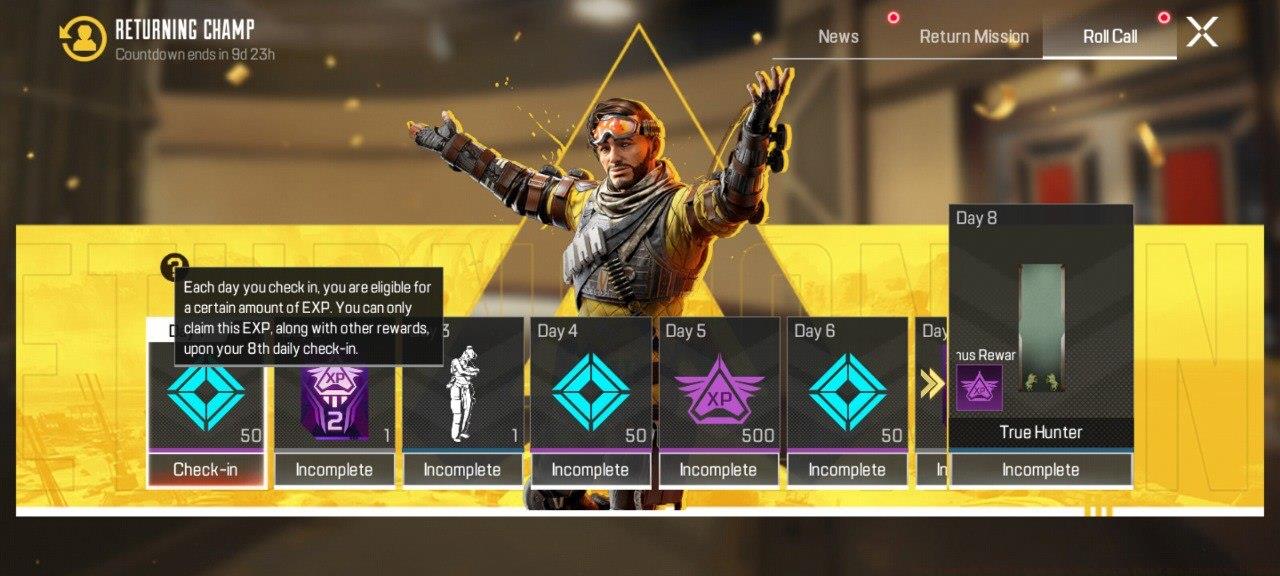Close the Returning Champ screen
Viewport: 1280px width, 576px height.
pos(1202,33)
